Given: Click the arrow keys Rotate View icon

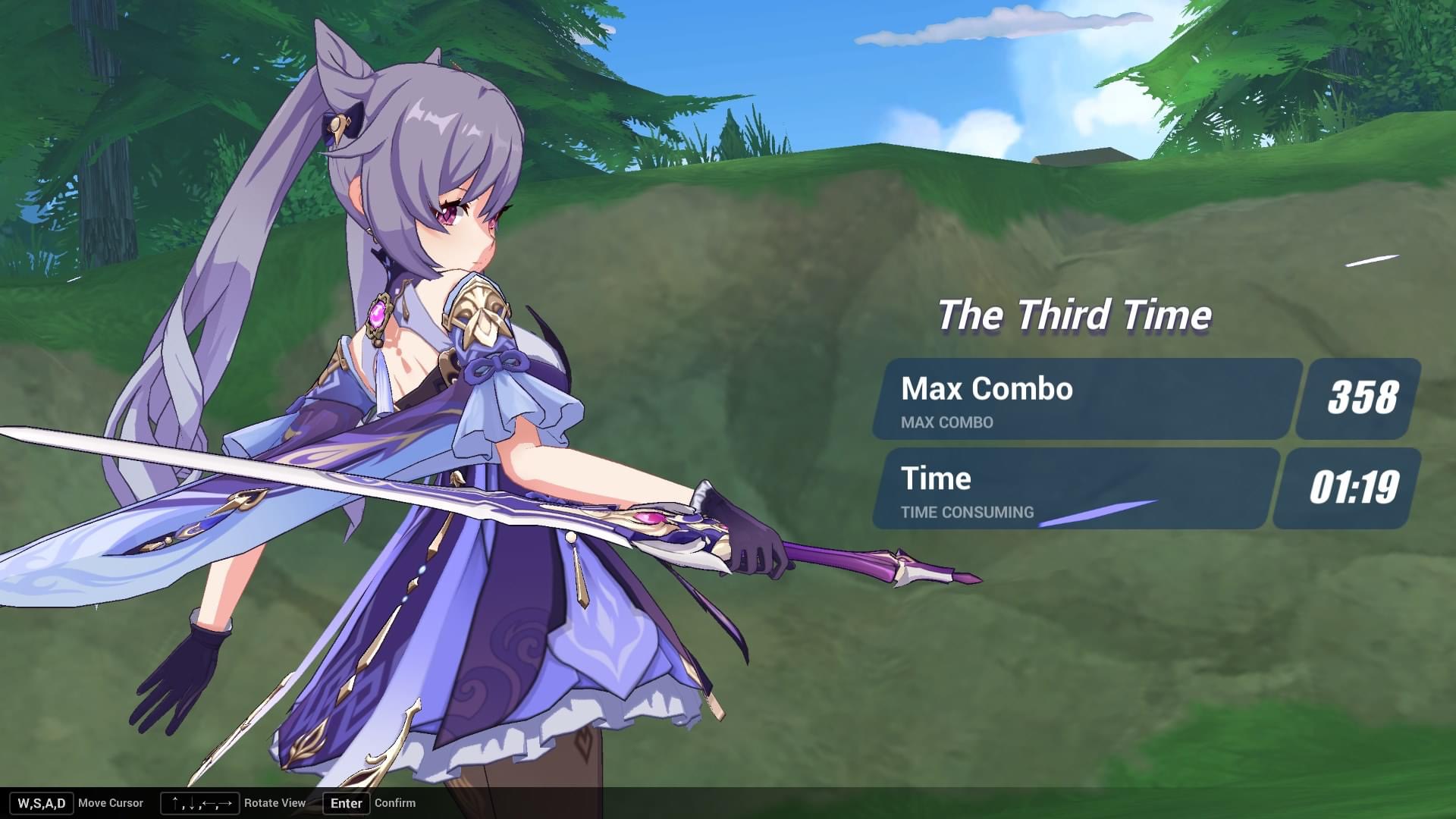Looking at the screenshot, I should pos(199,803).
